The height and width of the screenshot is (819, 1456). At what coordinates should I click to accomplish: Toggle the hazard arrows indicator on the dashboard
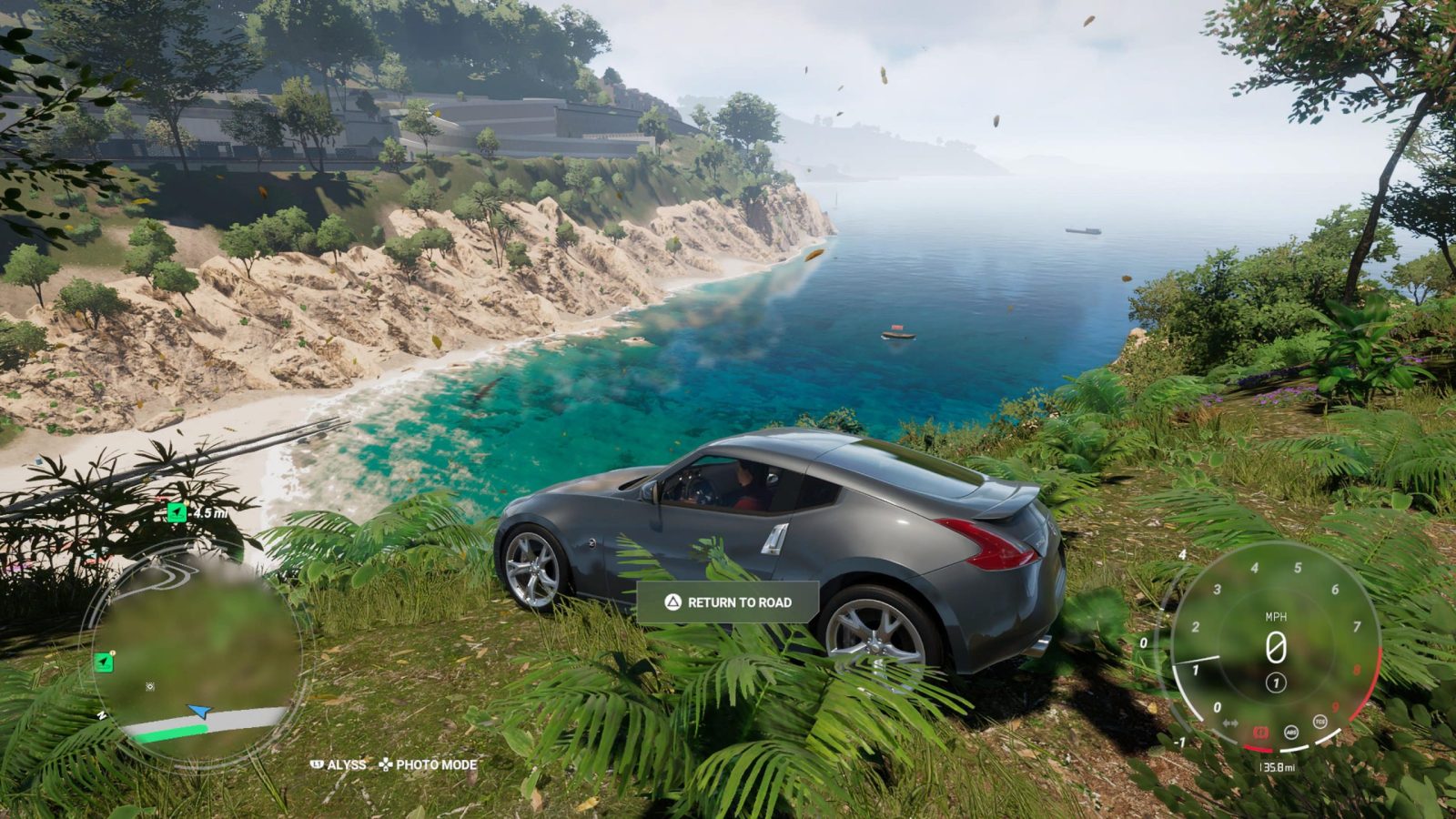pos(1230,723)
